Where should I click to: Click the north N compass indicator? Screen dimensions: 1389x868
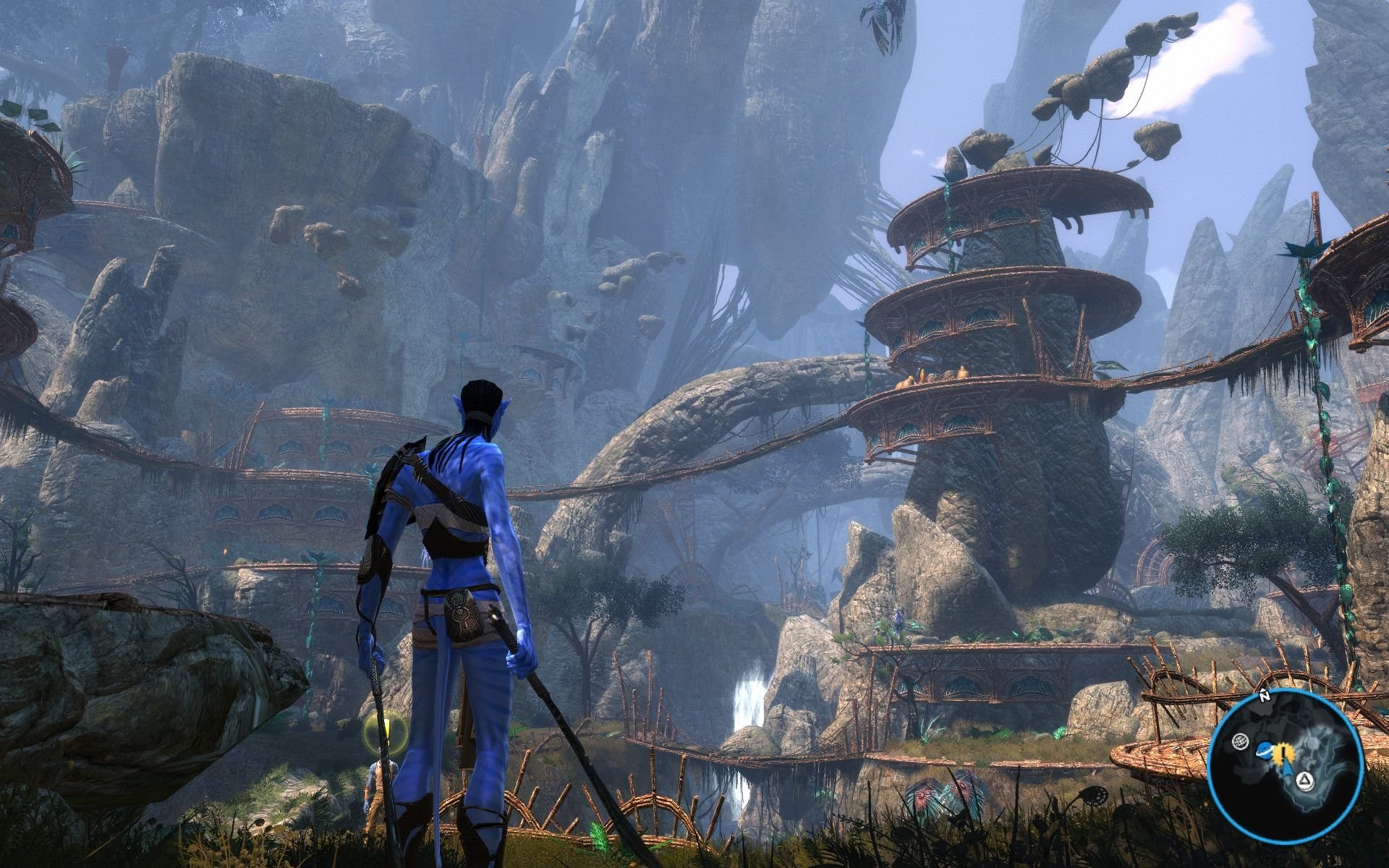[x=1264, y=698]
